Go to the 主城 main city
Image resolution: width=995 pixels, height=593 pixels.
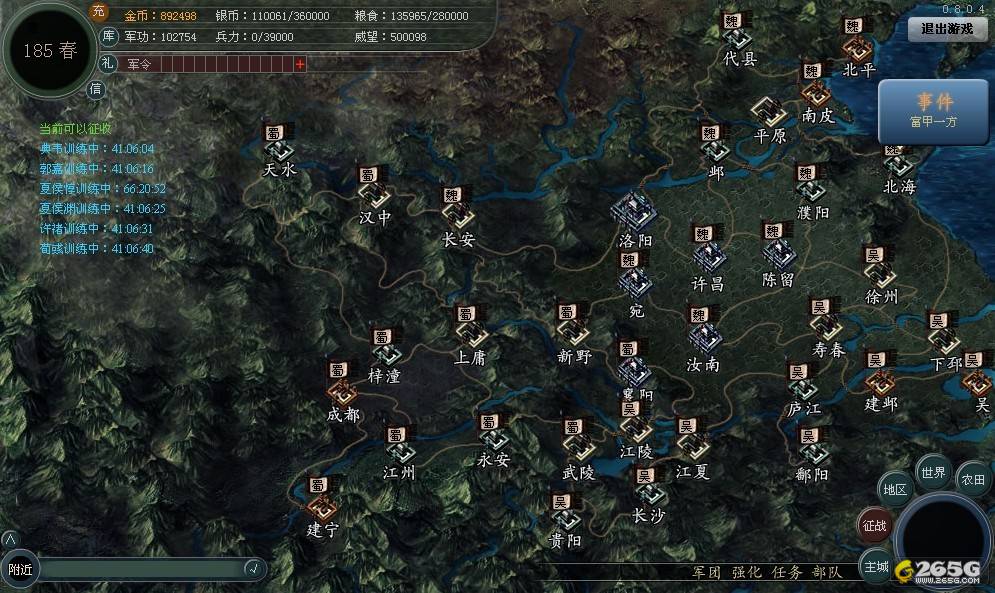click(x=877, y=566)
